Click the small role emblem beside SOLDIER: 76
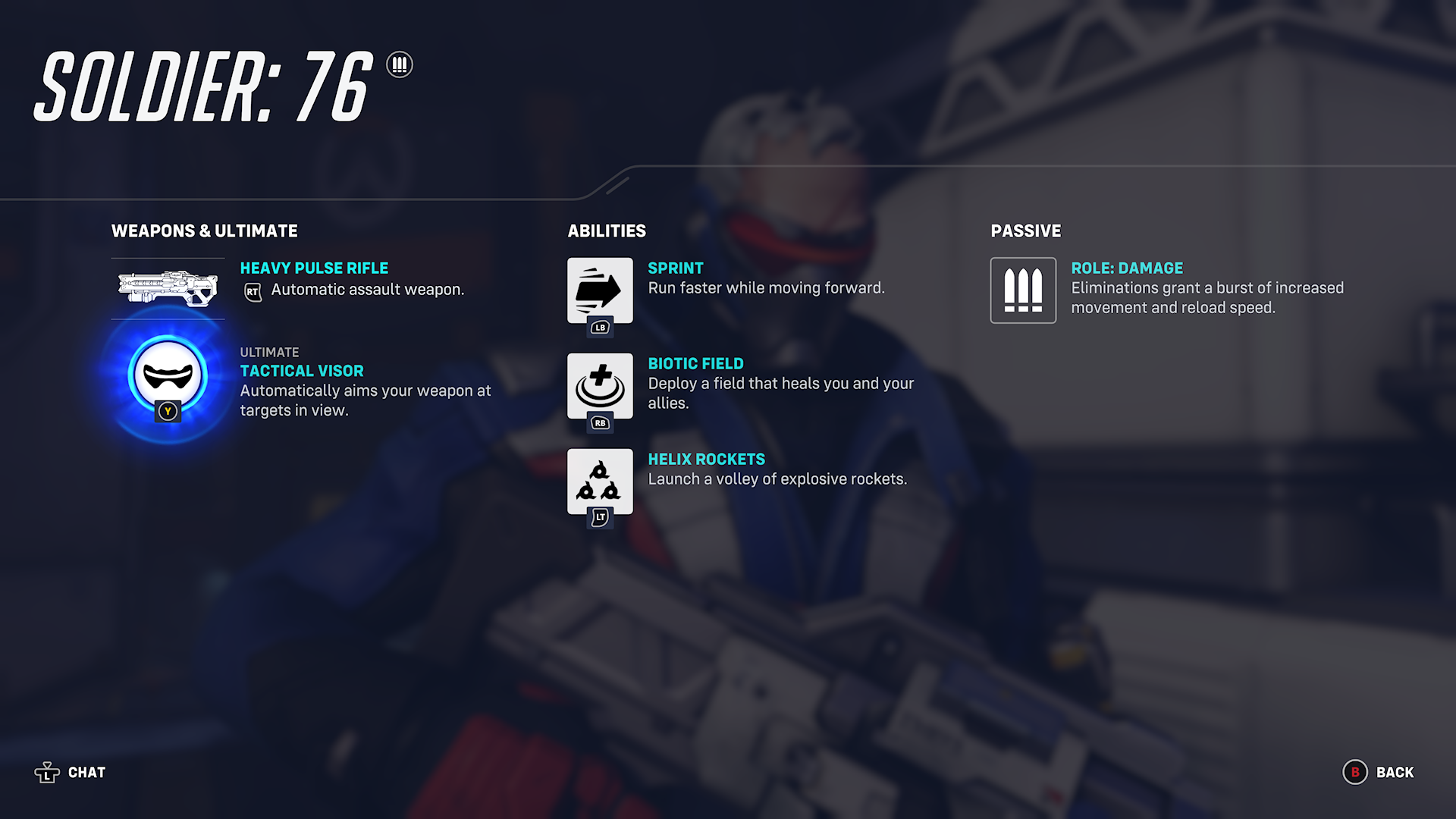The width and height of the screenshot is (1456, 819). tap(400, 66)
